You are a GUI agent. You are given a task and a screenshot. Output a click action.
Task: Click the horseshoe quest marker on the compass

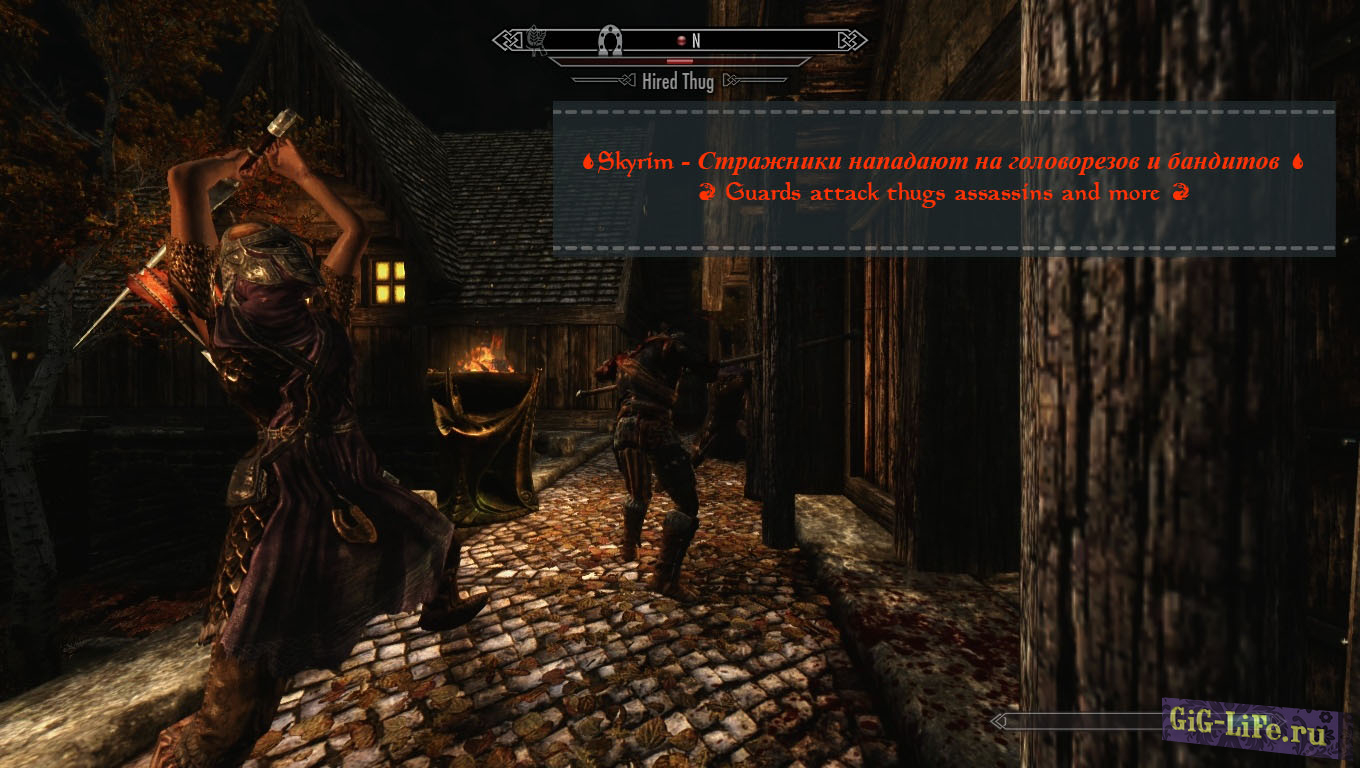(609, 40)
